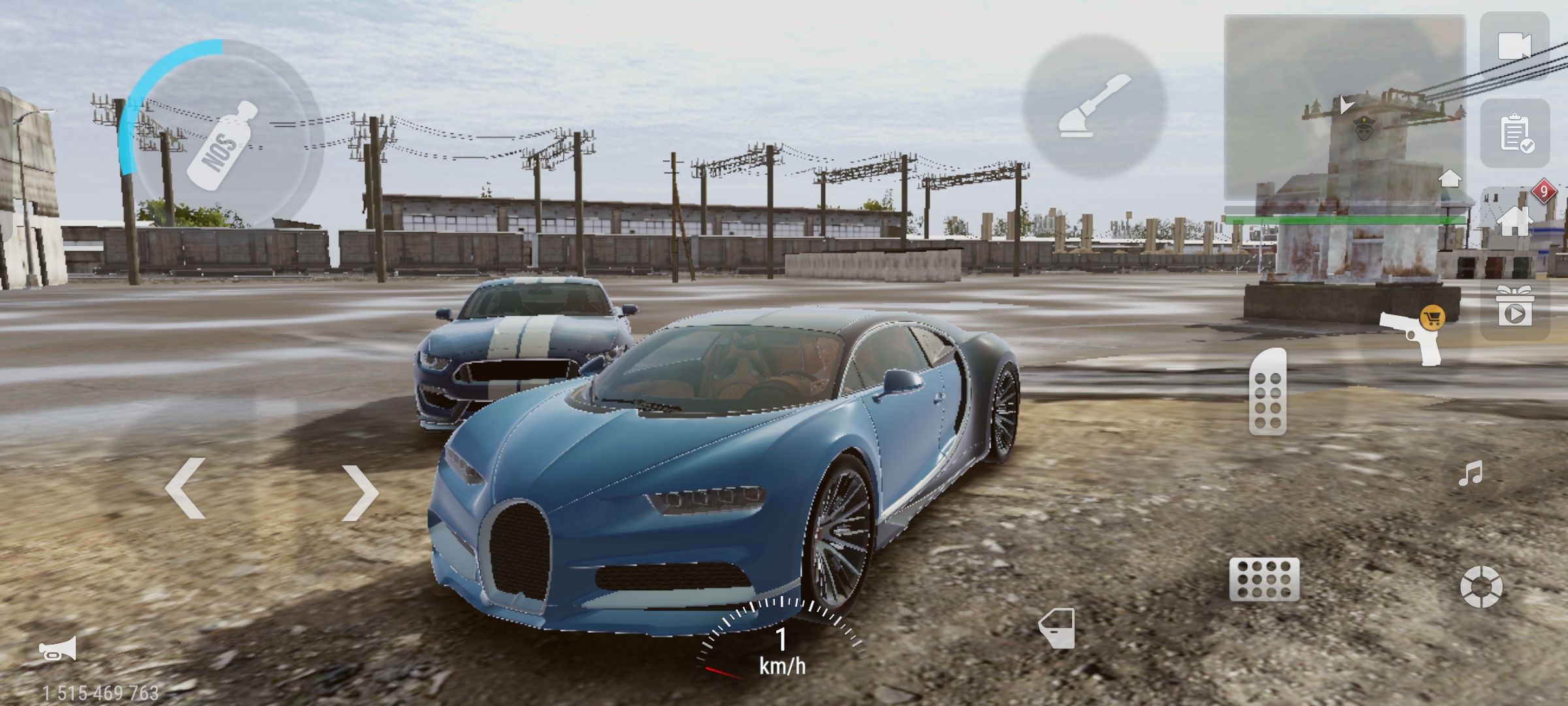
Task: Steer left with the left arrow
Action: click(186, 489)
